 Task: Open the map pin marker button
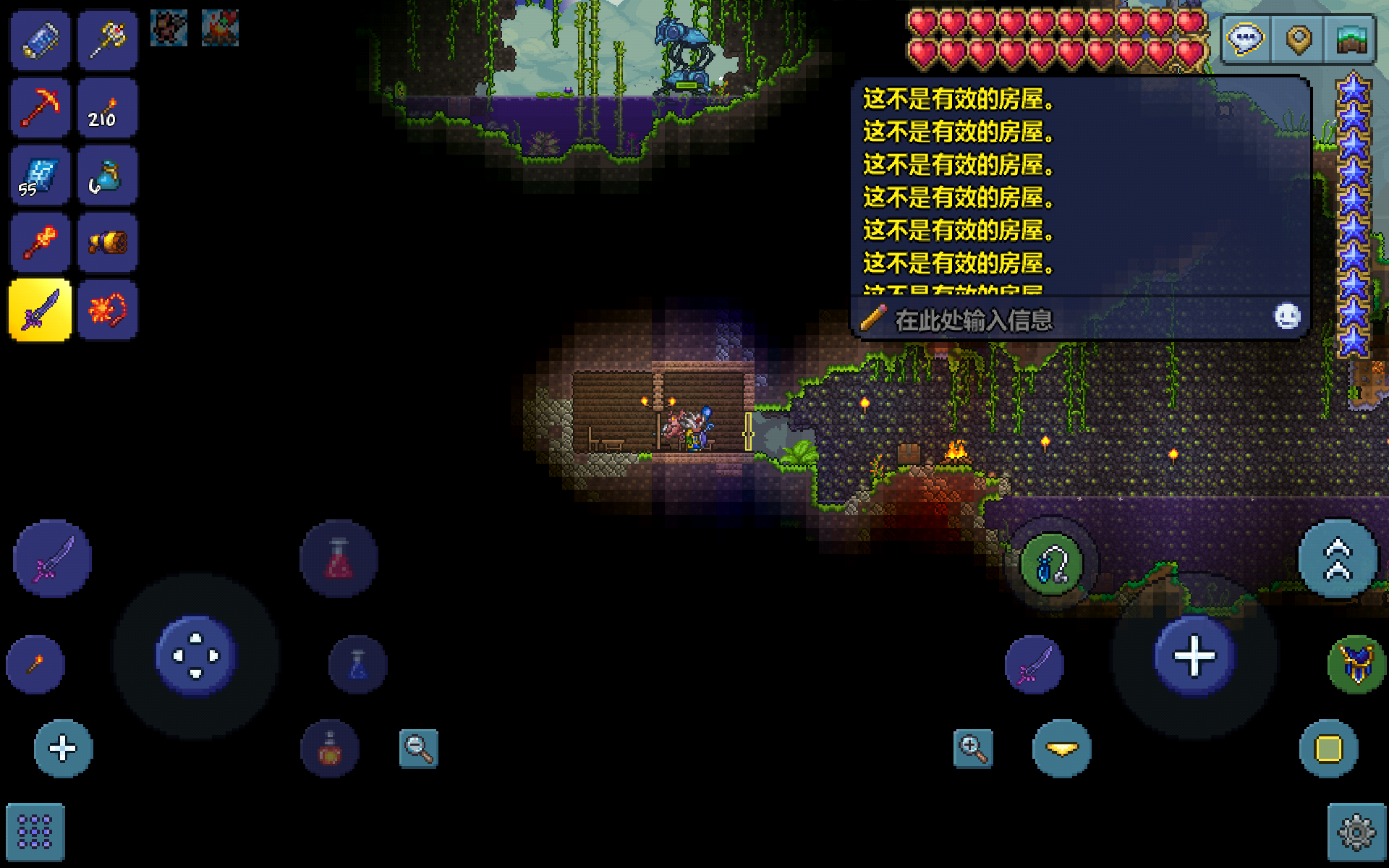[1299, 39]
